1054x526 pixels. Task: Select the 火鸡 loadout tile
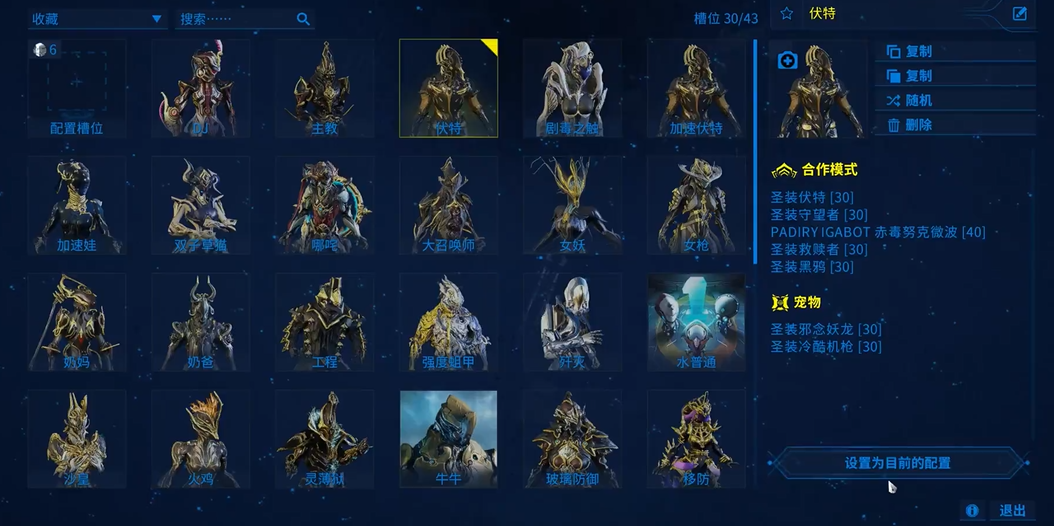pos(200,439)
